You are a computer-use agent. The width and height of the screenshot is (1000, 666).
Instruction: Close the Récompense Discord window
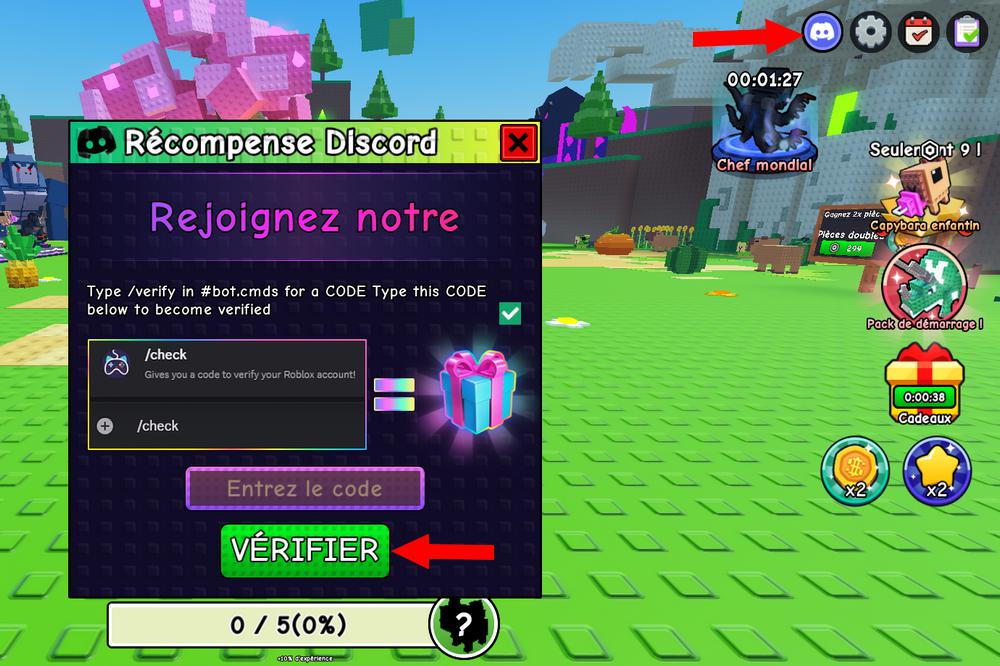click(x=517, y=143)
